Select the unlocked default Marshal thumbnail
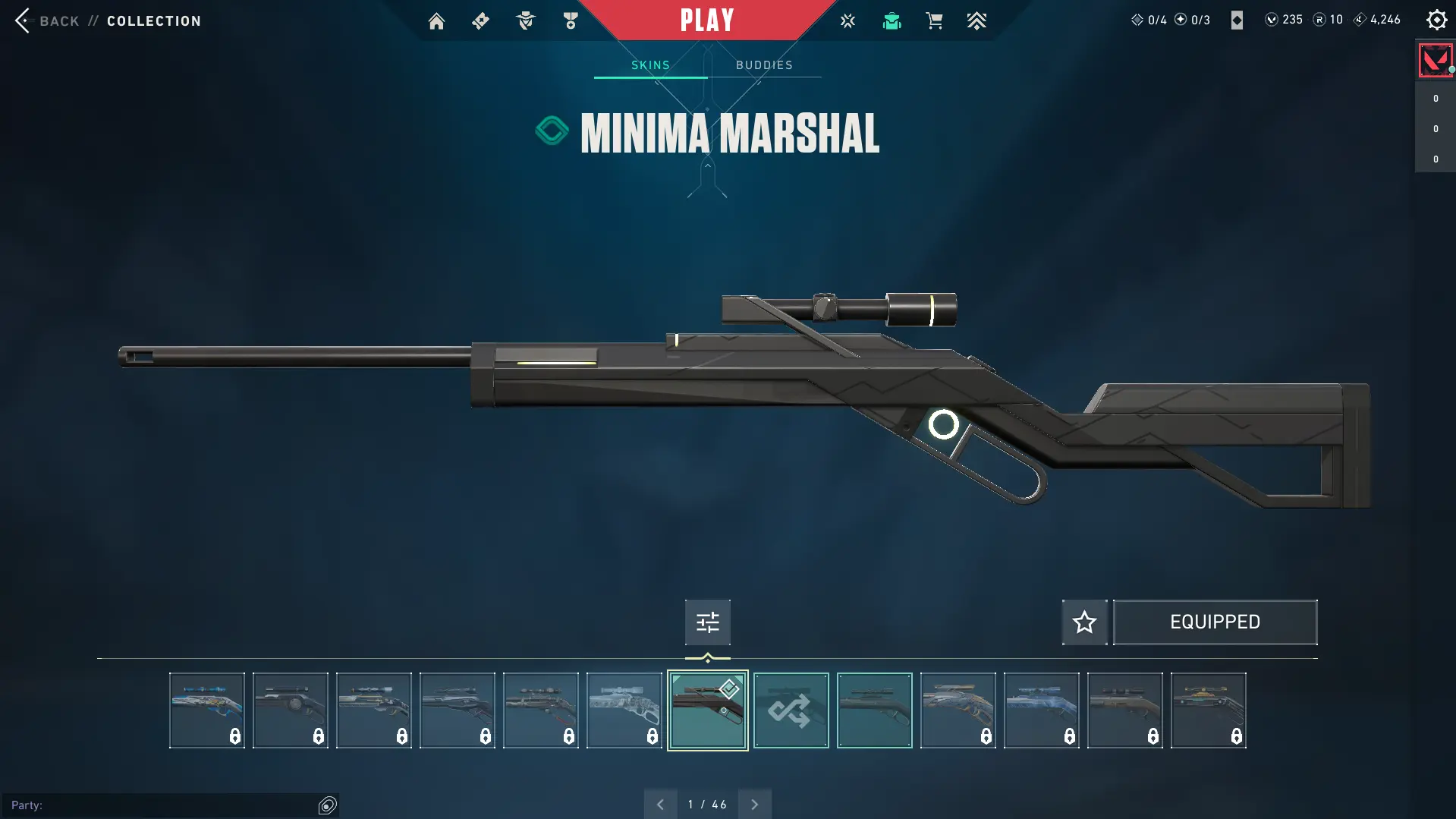Image resolution: width=1456 pixels, height=819 pixels. (x=874, y=710)
